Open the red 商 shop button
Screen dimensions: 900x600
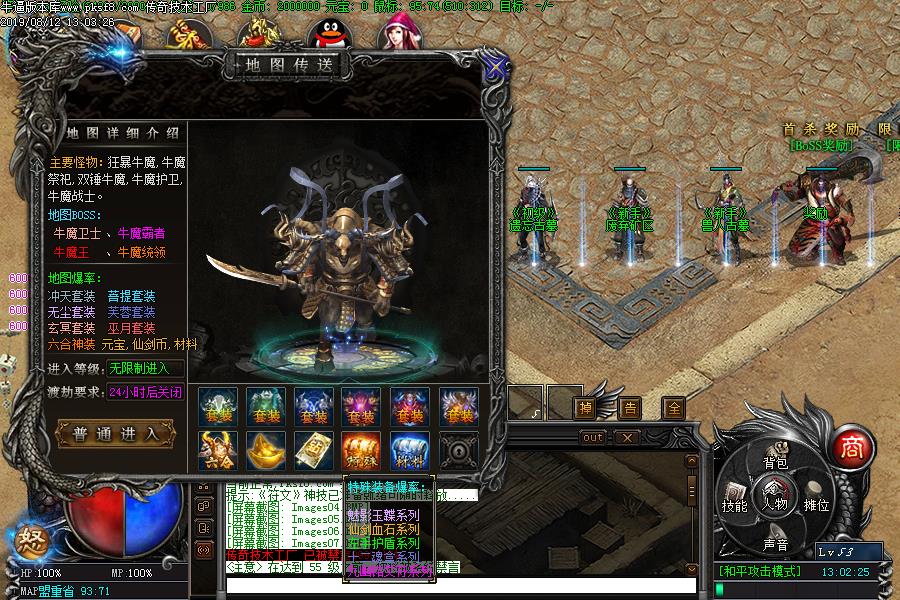pyautogui.click(x=851, y=446)
